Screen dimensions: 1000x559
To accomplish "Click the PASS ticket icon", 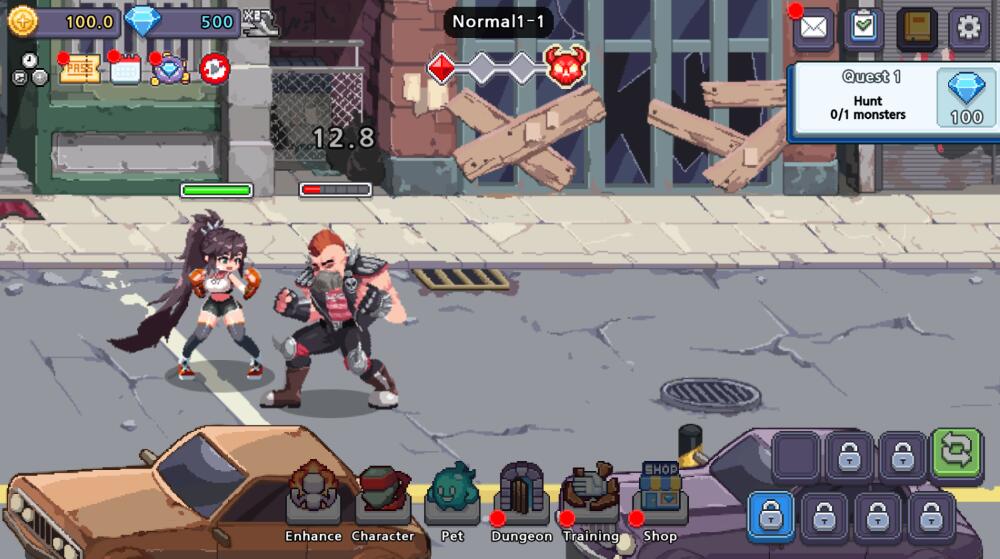I will pos(80,69).
